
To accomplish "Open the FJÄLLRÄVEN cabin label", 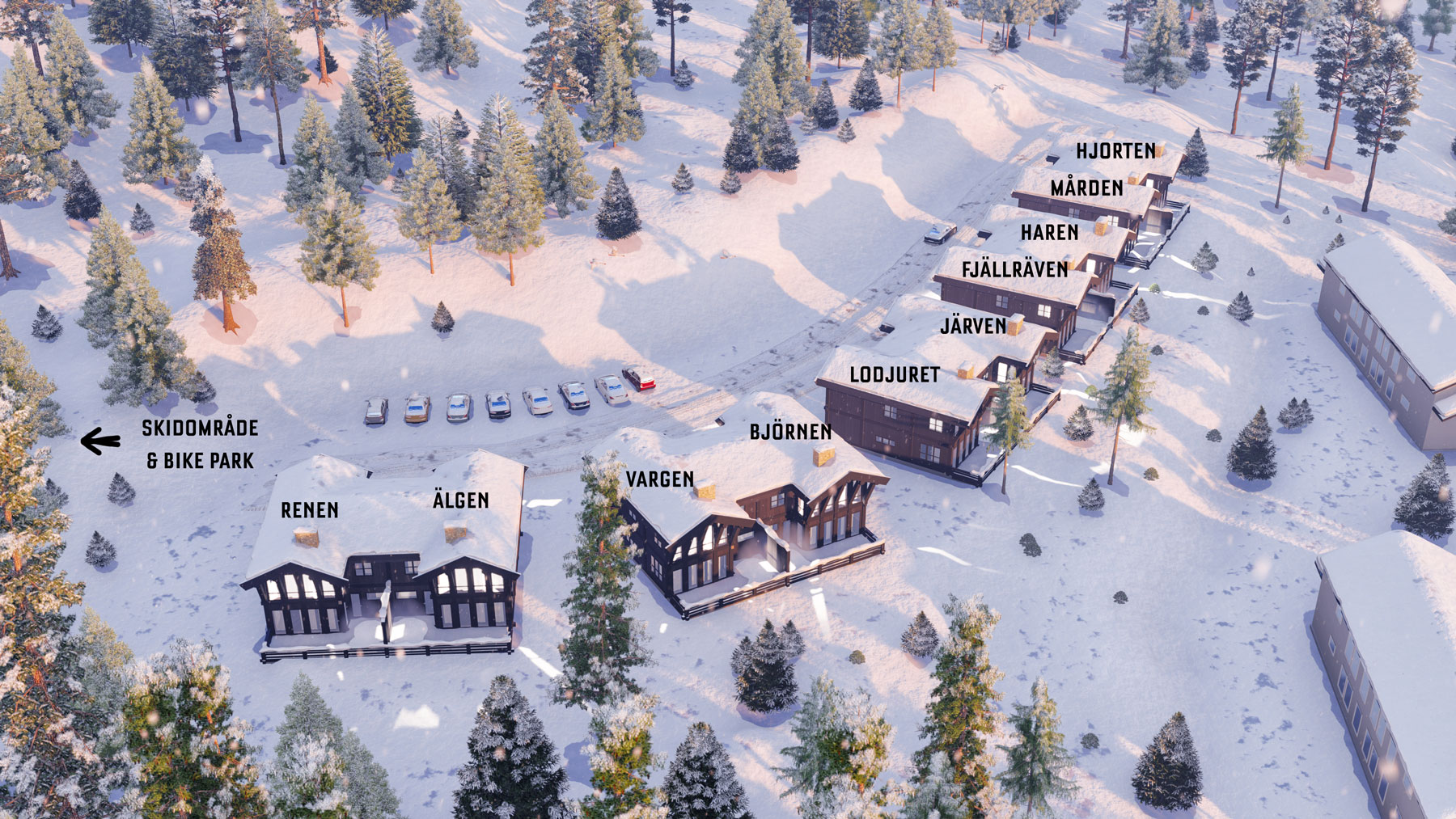I will click(1014, 269).
